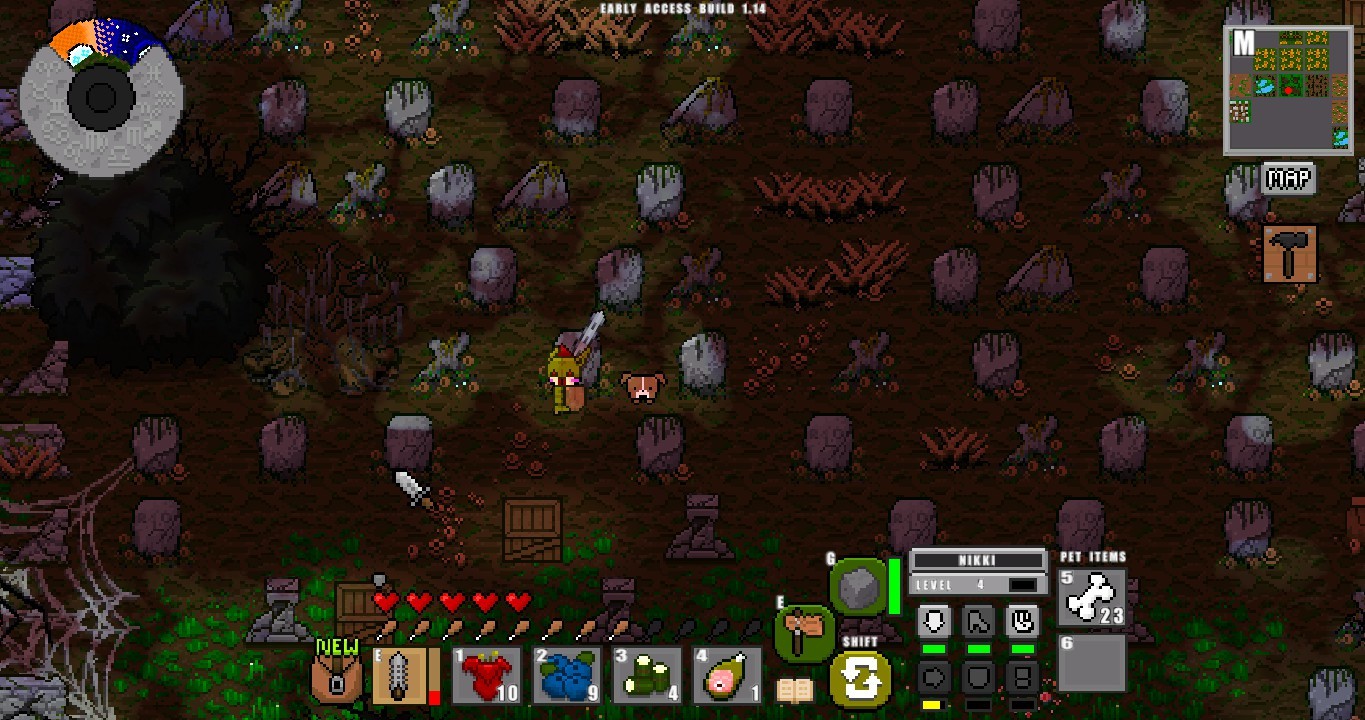The image size is (1365, 720).
Task: Switch to the PET ITEMS panel
Action: [1093, 557]
